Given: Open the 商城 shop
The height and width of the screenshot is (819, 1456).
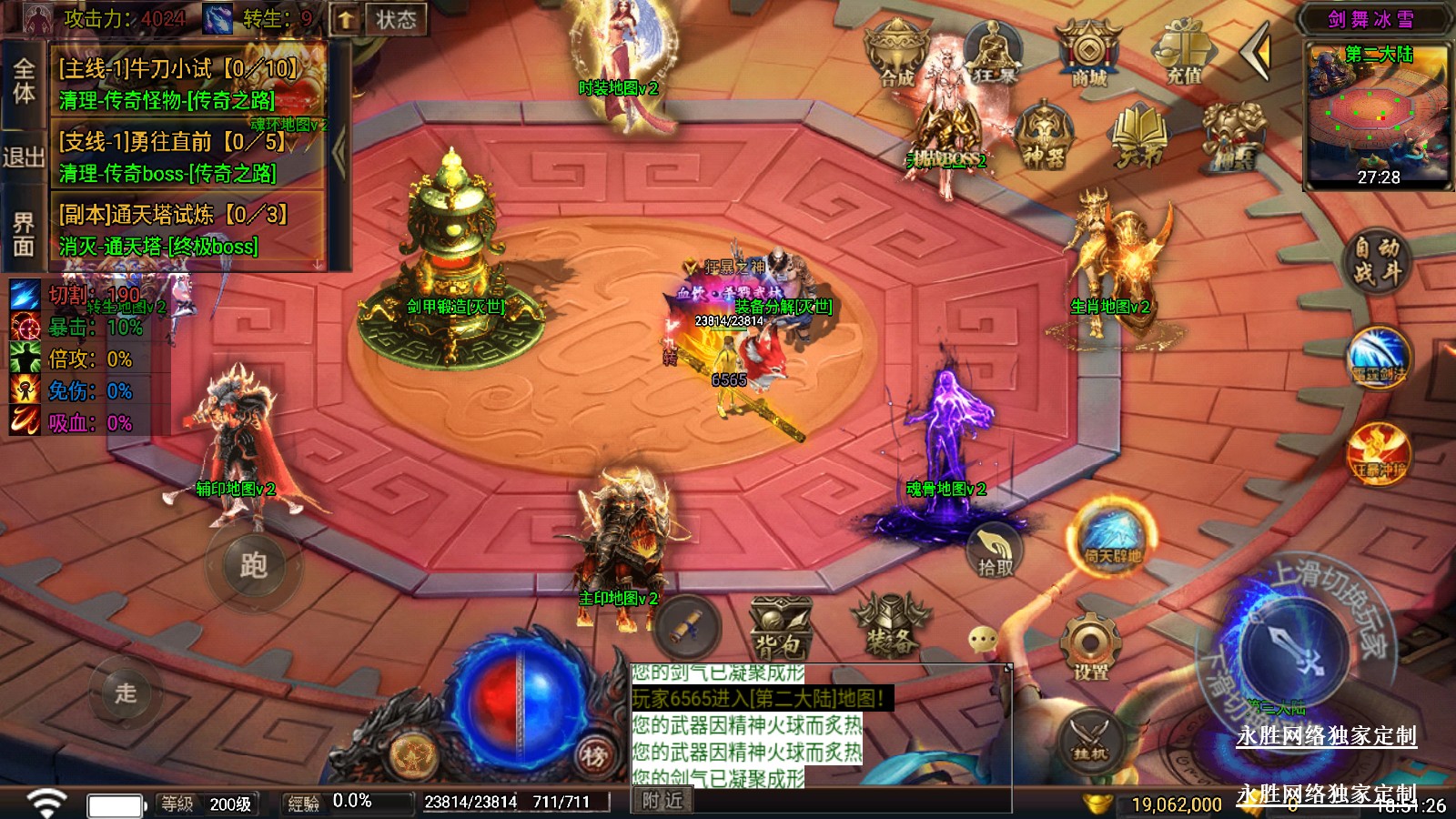Looking at the screenshot, I should pos(1087,55).
